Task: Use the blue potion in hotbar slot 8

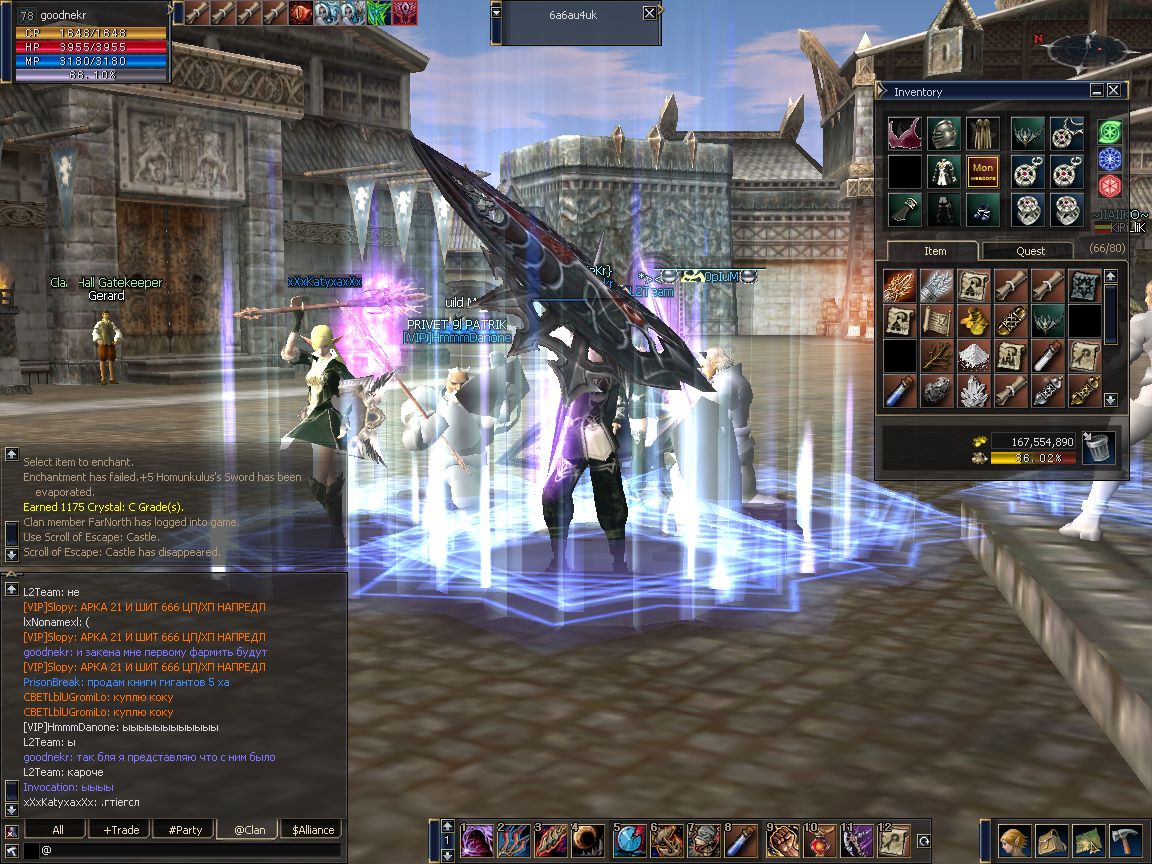Action: pos(745,840)
